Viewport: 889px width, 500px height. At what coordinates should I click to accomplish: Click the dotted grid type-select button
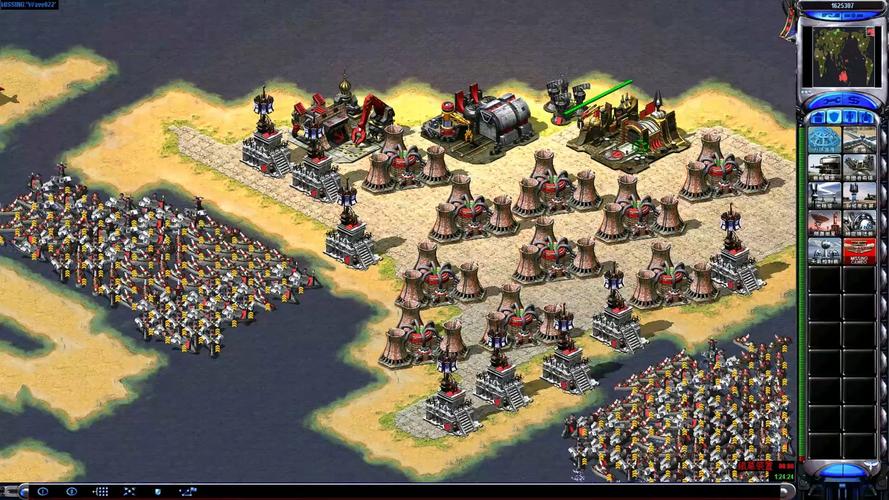point(101,492)
